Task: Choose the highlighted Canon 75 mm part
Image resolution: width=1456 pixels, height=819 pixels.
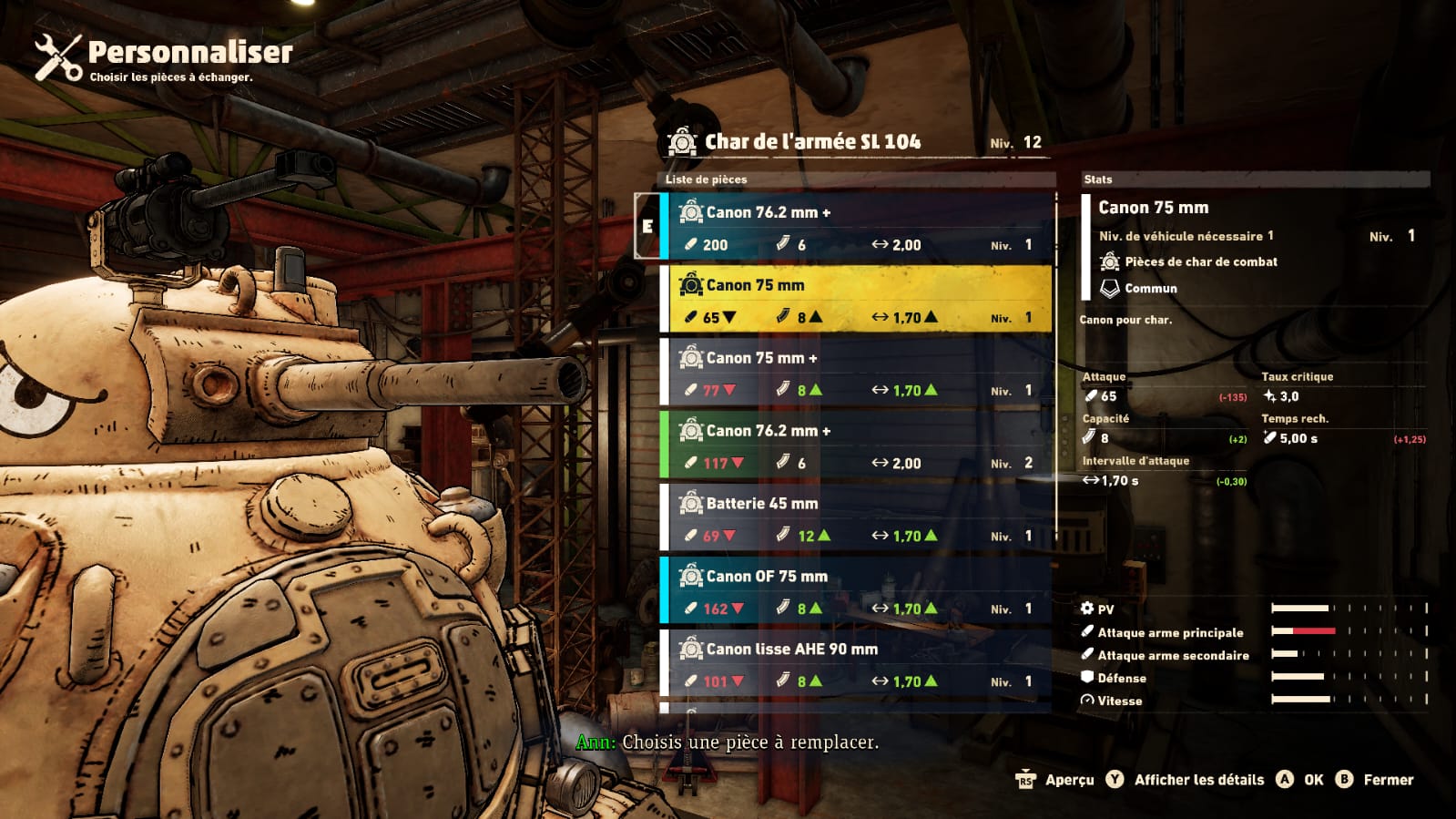Action: [856, 300]
